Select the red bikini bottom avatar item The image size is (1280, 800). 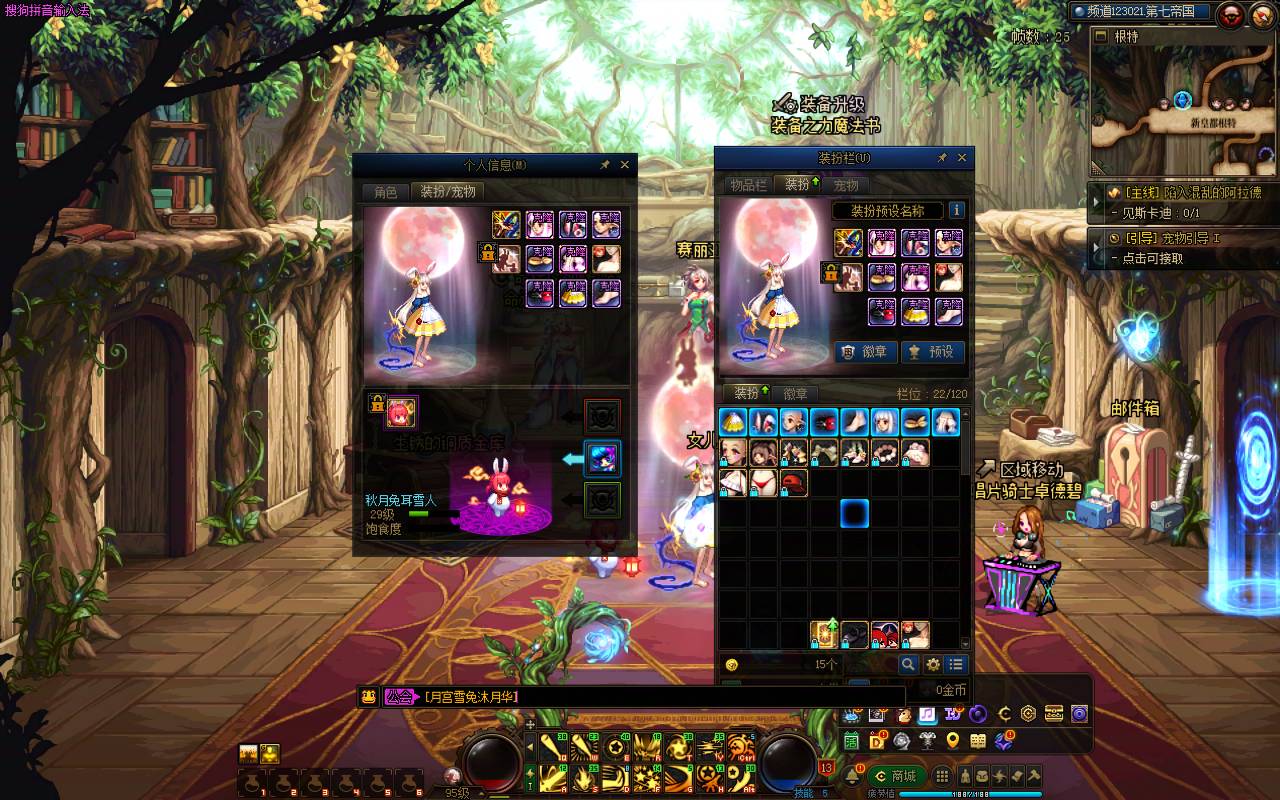click(764, 483)
